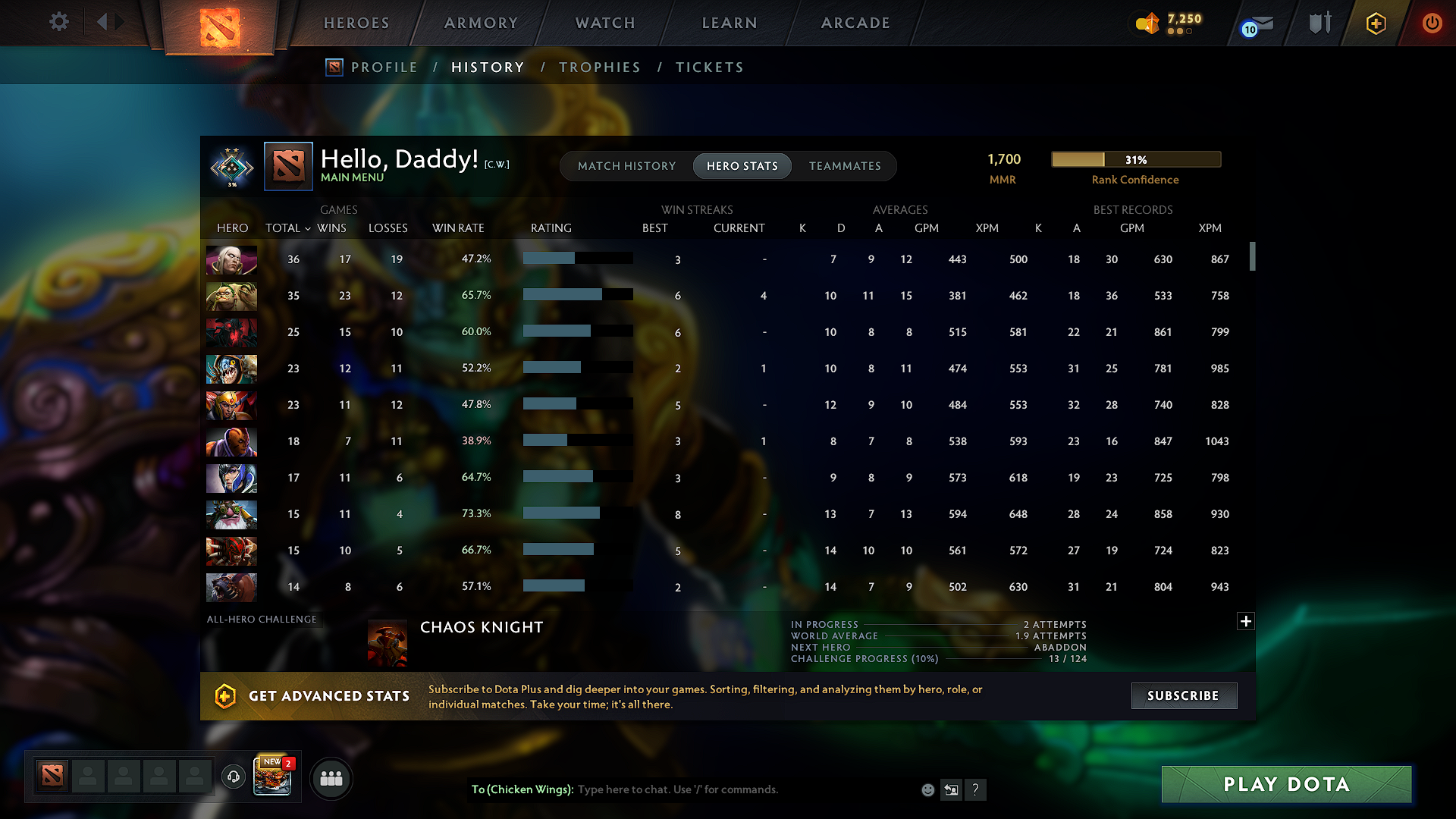Open settings with the gear icon
The width and height of the screenshot is (1456, 819).
(x=58, y=22)
